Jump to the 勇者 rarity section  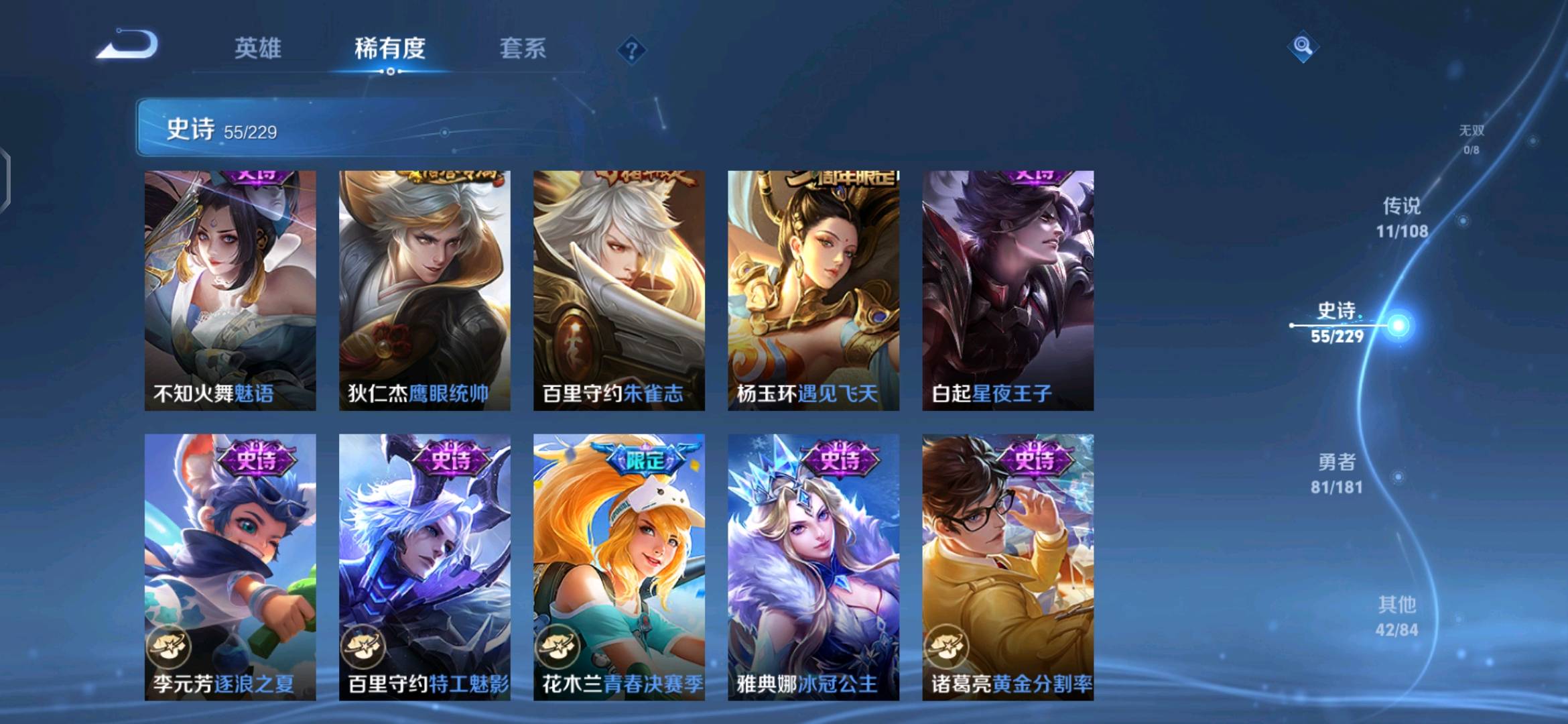click(x=1337, y=473)
